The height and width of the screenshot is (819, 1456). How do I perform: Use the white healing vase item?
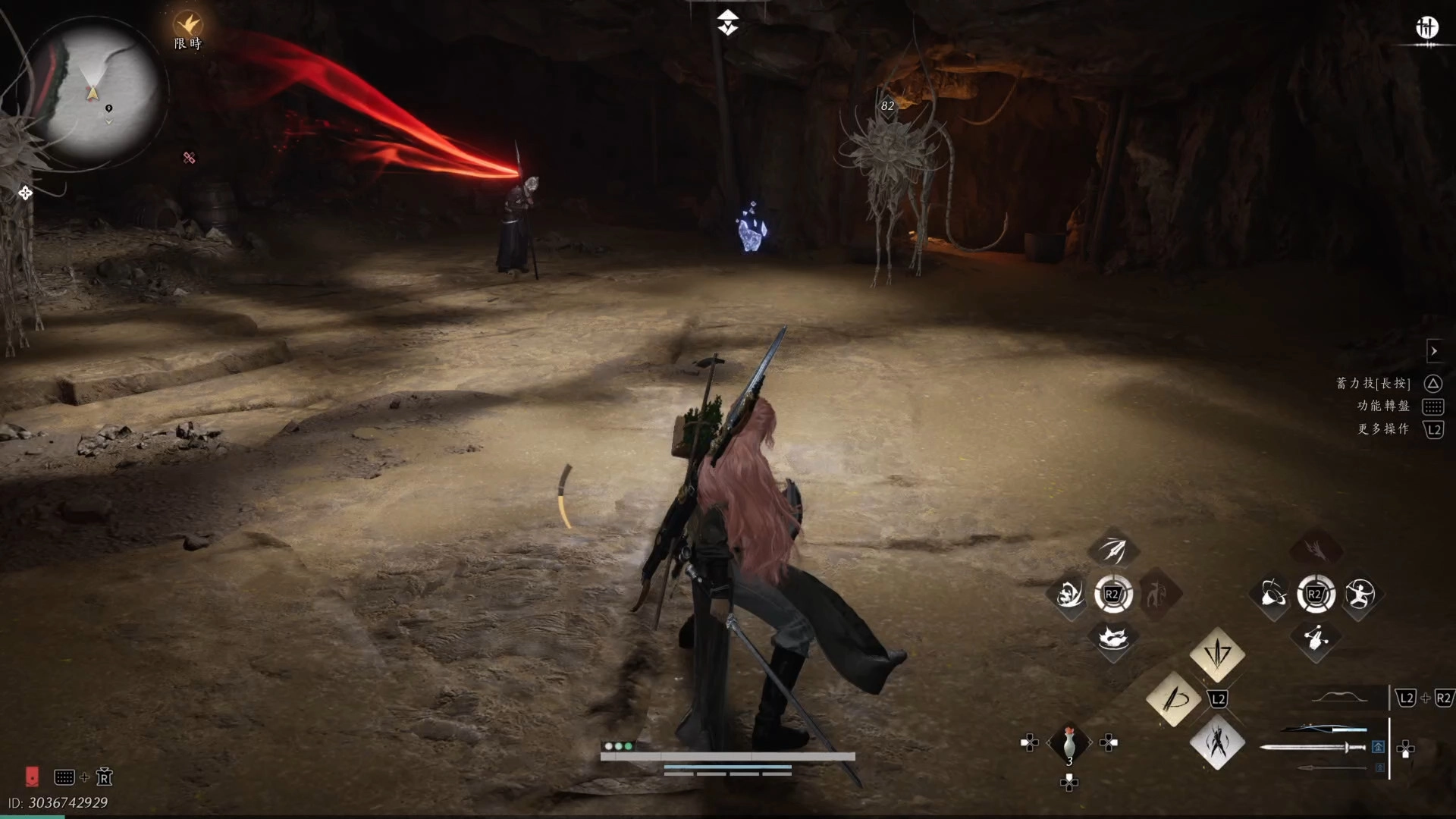point(1068,743)
